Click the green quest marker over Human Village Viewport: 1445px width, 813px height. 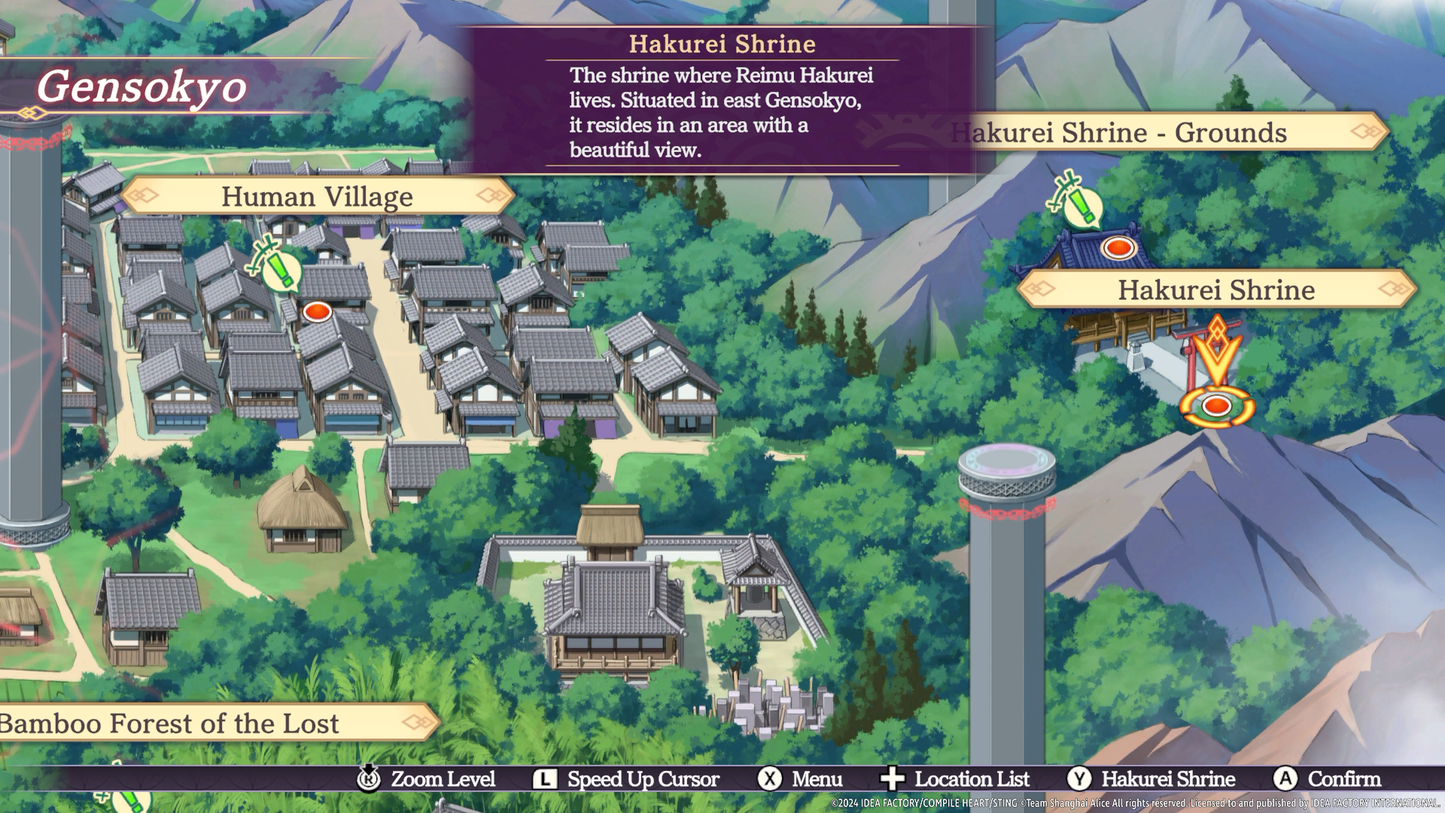[278, 267]
